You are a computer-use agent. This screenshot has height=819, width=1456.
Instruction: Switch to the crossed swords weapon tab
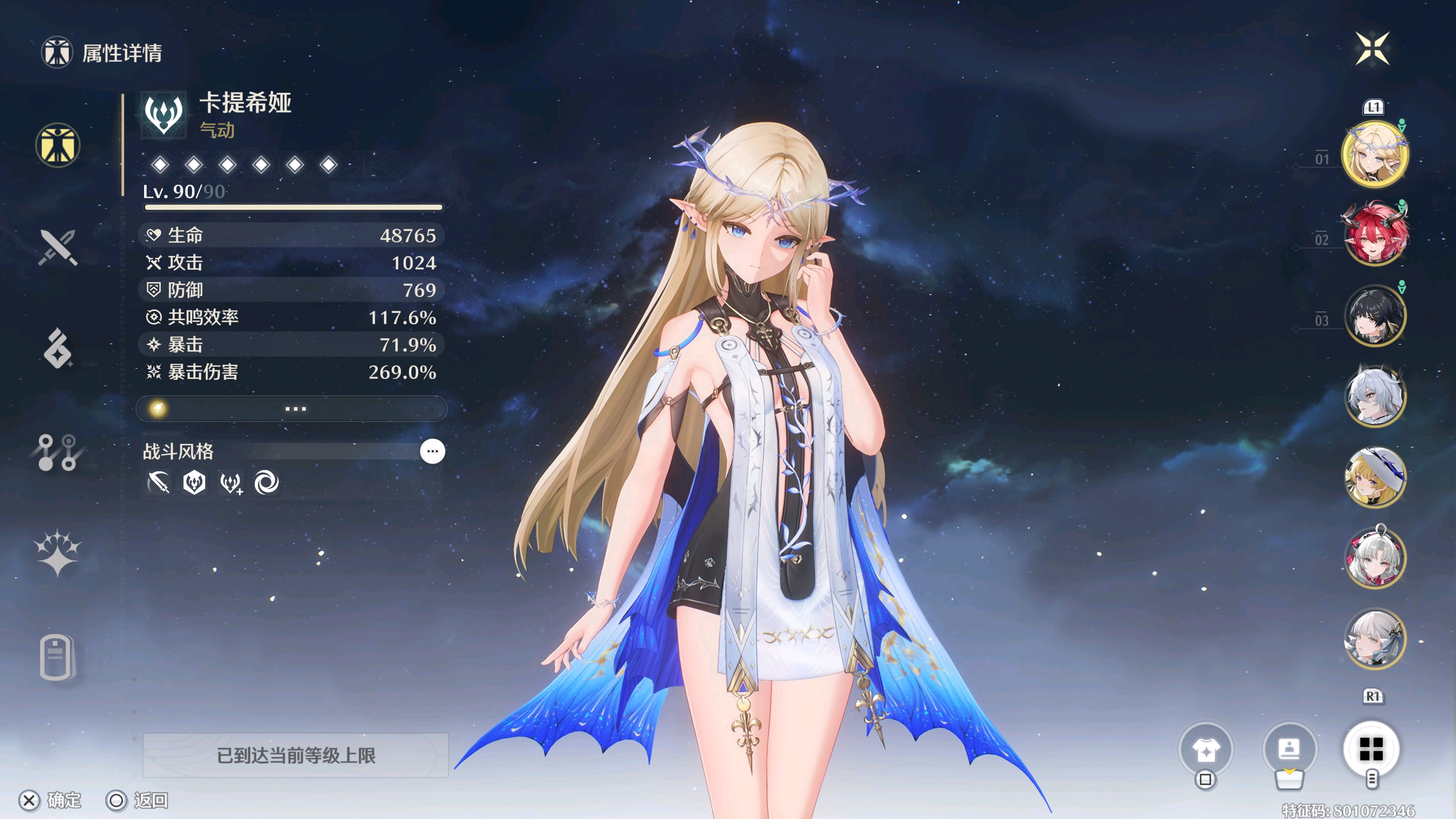point(58,247)
